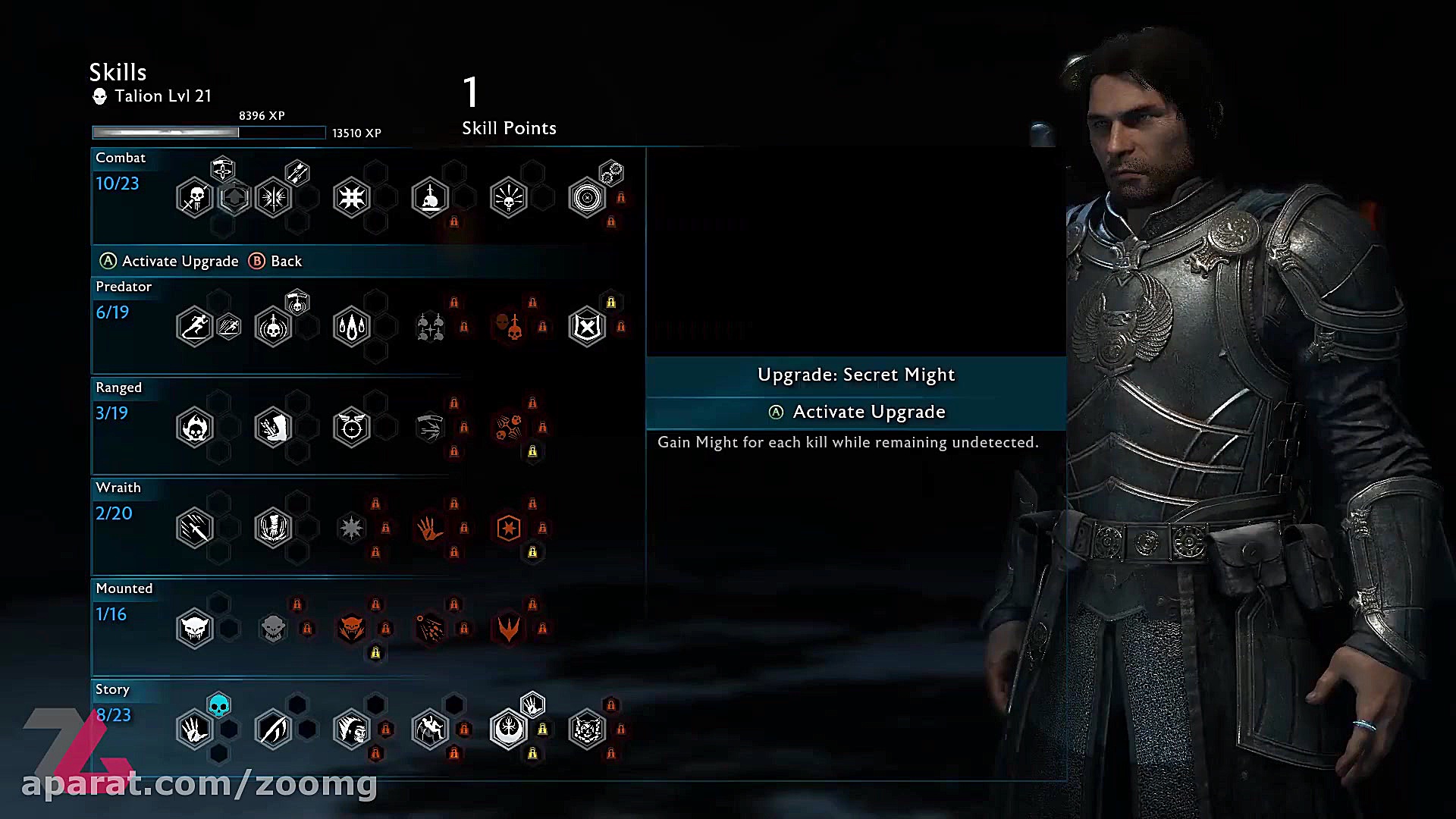Viewport: 1456px width, 819px height.
Task: Choose the starburst-skull Combat skill
Action: (509, 198)
